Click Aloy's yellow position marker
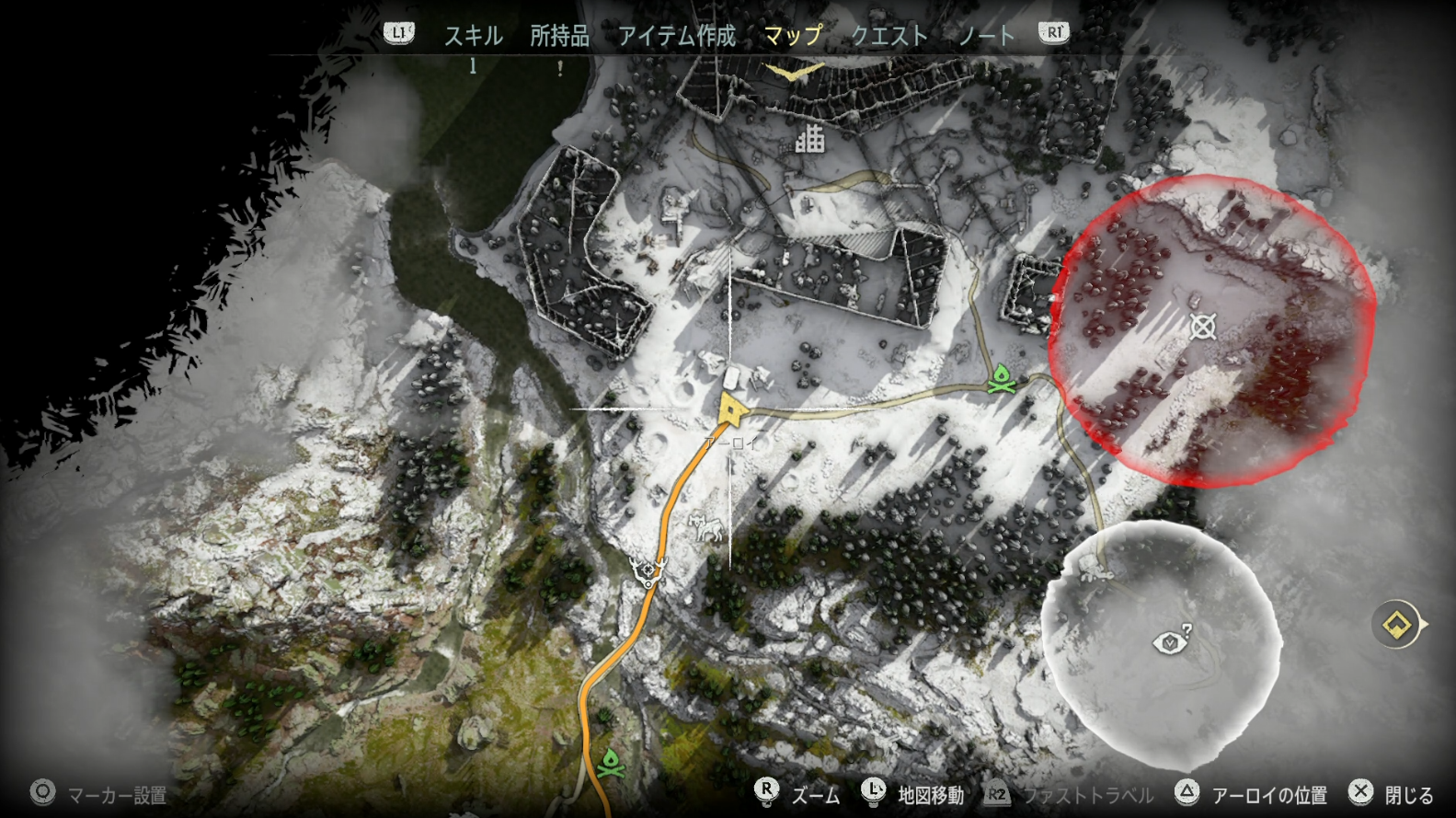1456x818 pixels. pos(732,409)
